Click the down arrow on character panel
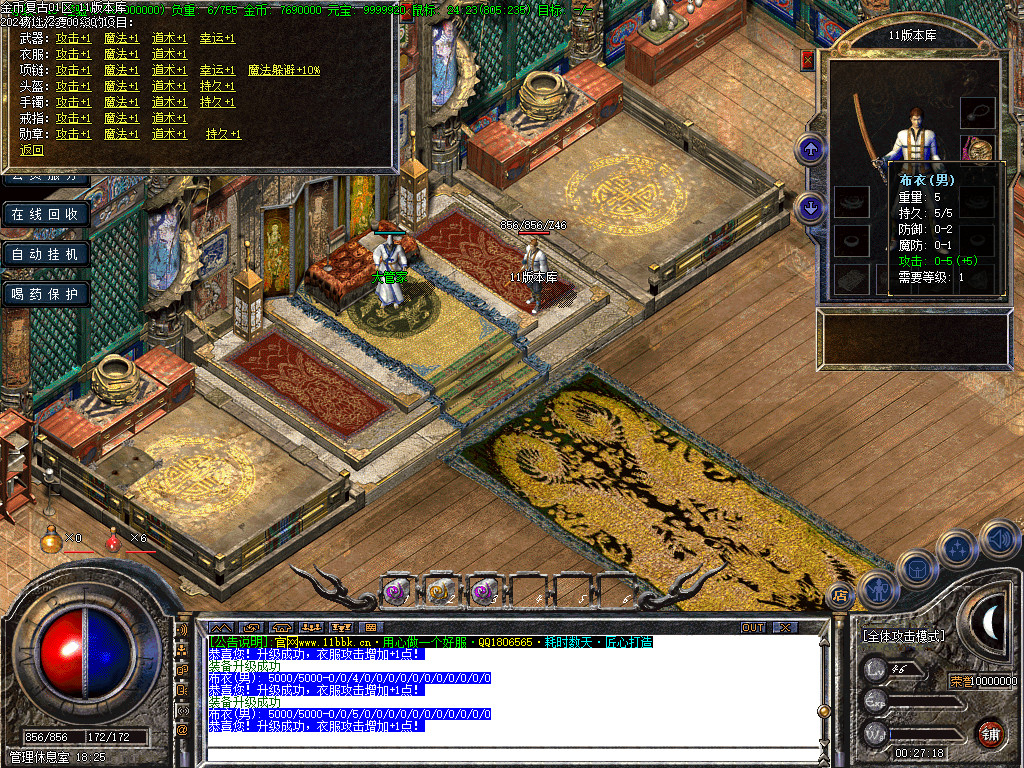 pyautogui.click(x=810, y=207)
